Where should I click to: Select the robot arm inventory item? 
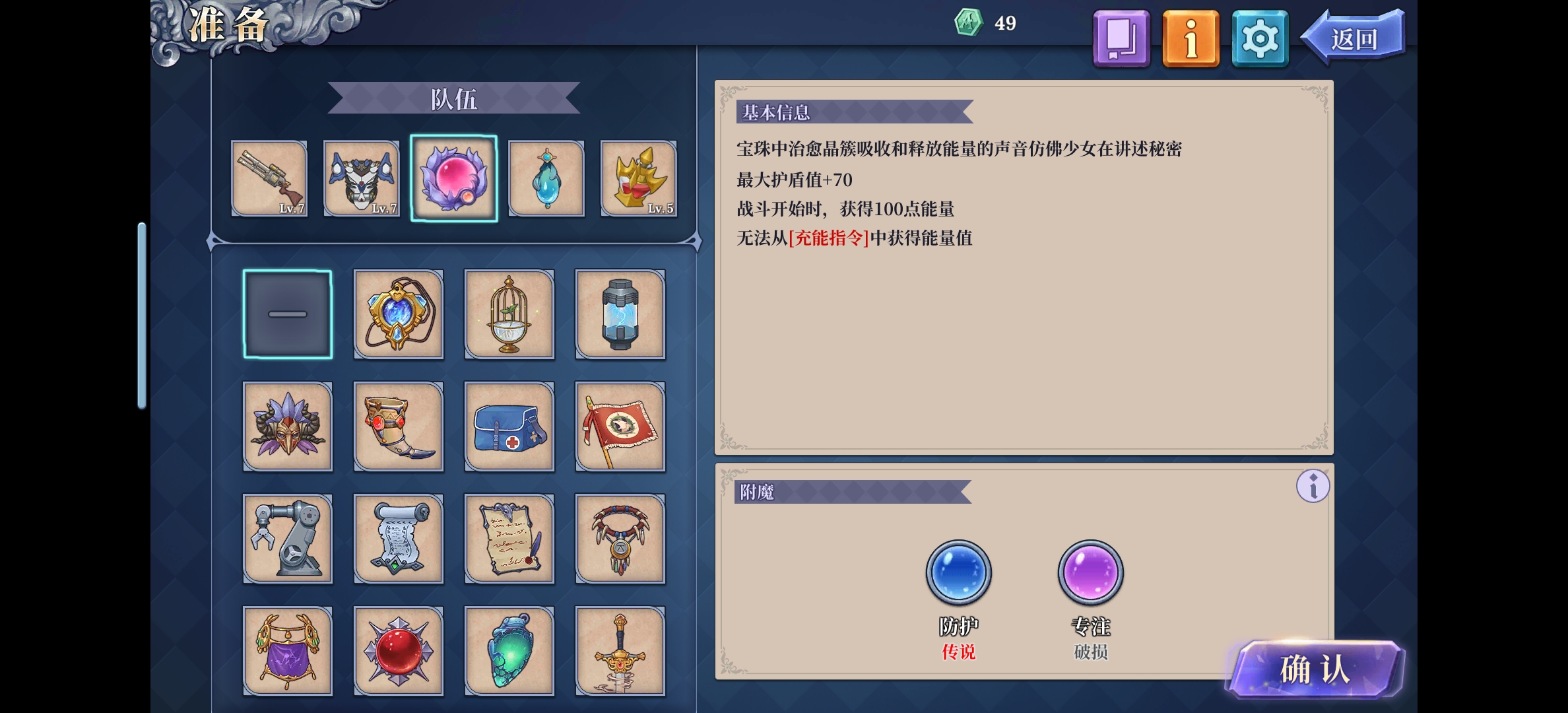(287, 539)
